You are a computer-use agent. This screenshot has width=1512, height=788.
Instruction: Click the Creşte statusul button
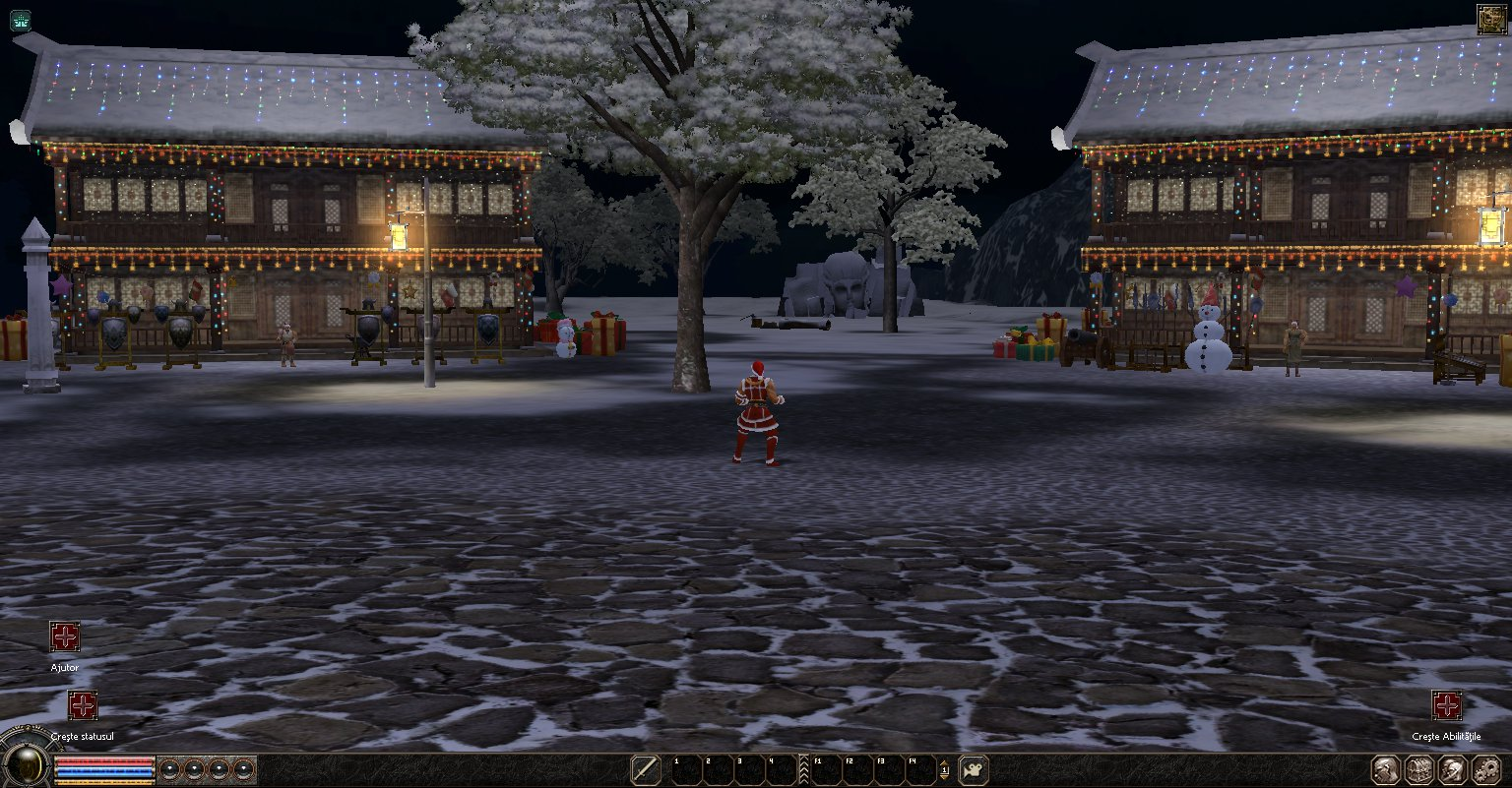[x=83, y=706]
